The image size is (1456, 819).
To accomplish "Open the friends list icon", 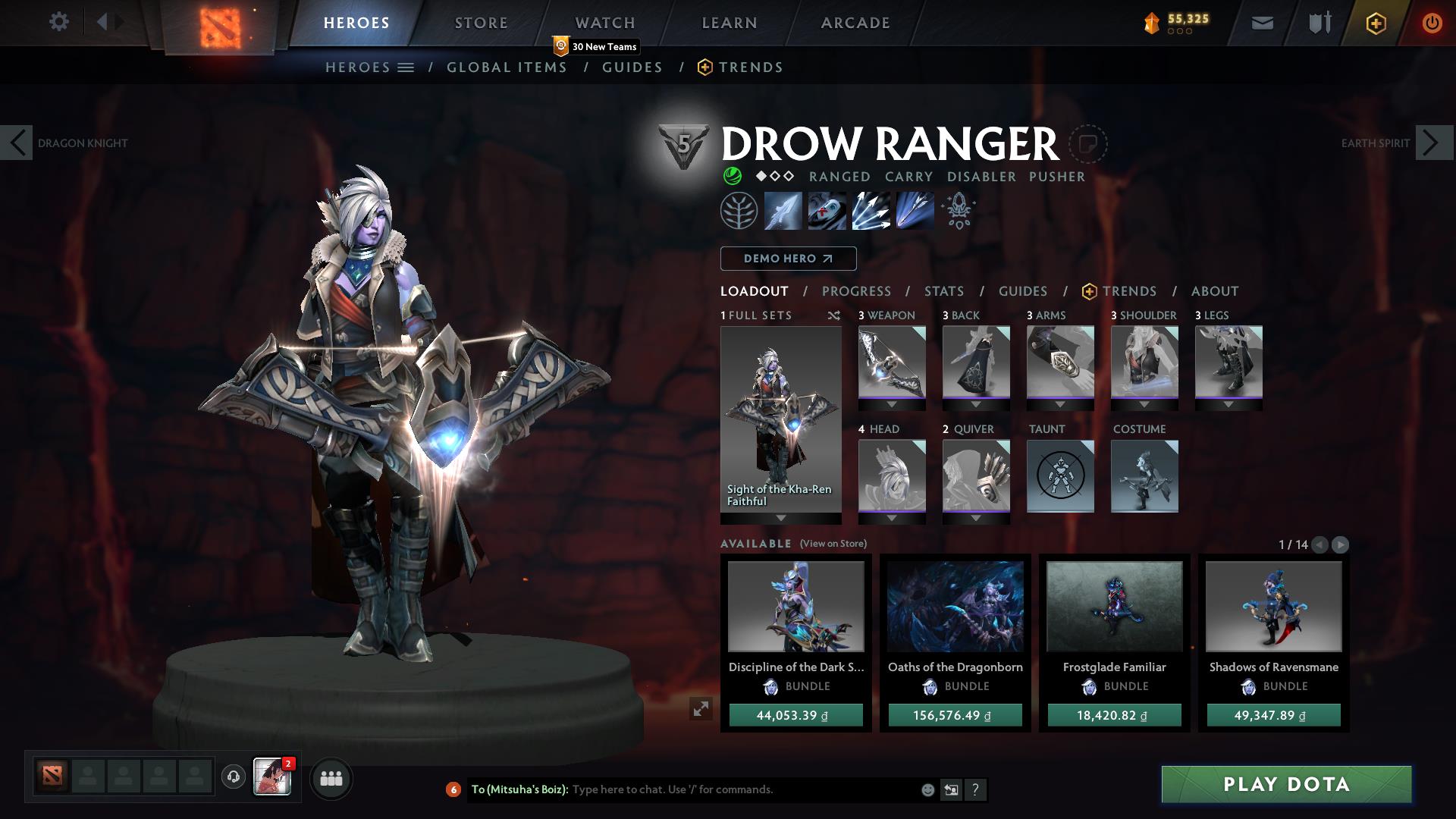I will (x=331, y=778).
